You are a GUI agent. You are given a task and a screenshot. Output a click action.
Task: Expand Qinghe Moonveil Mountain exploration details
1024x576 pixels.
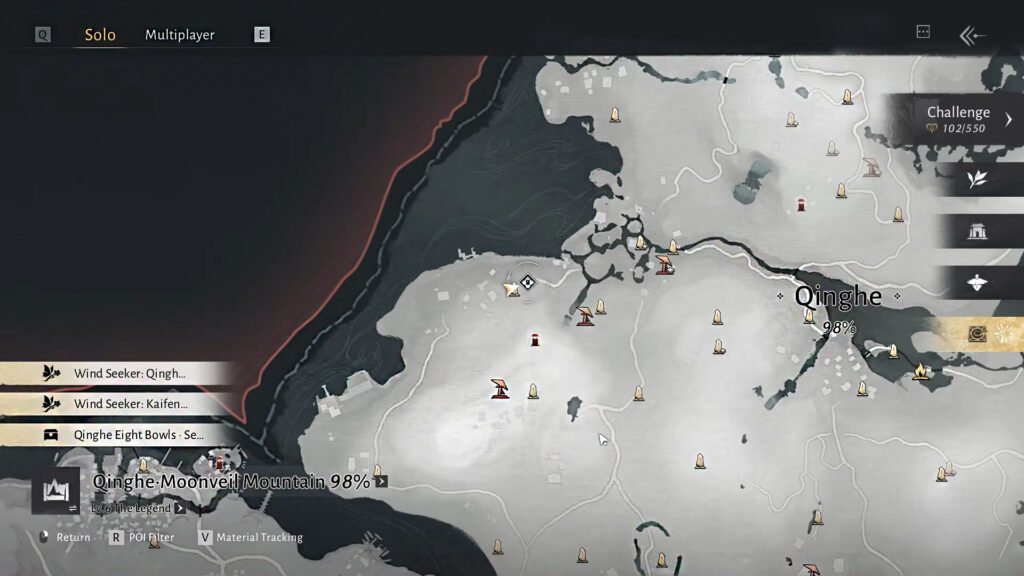[381, 482]
